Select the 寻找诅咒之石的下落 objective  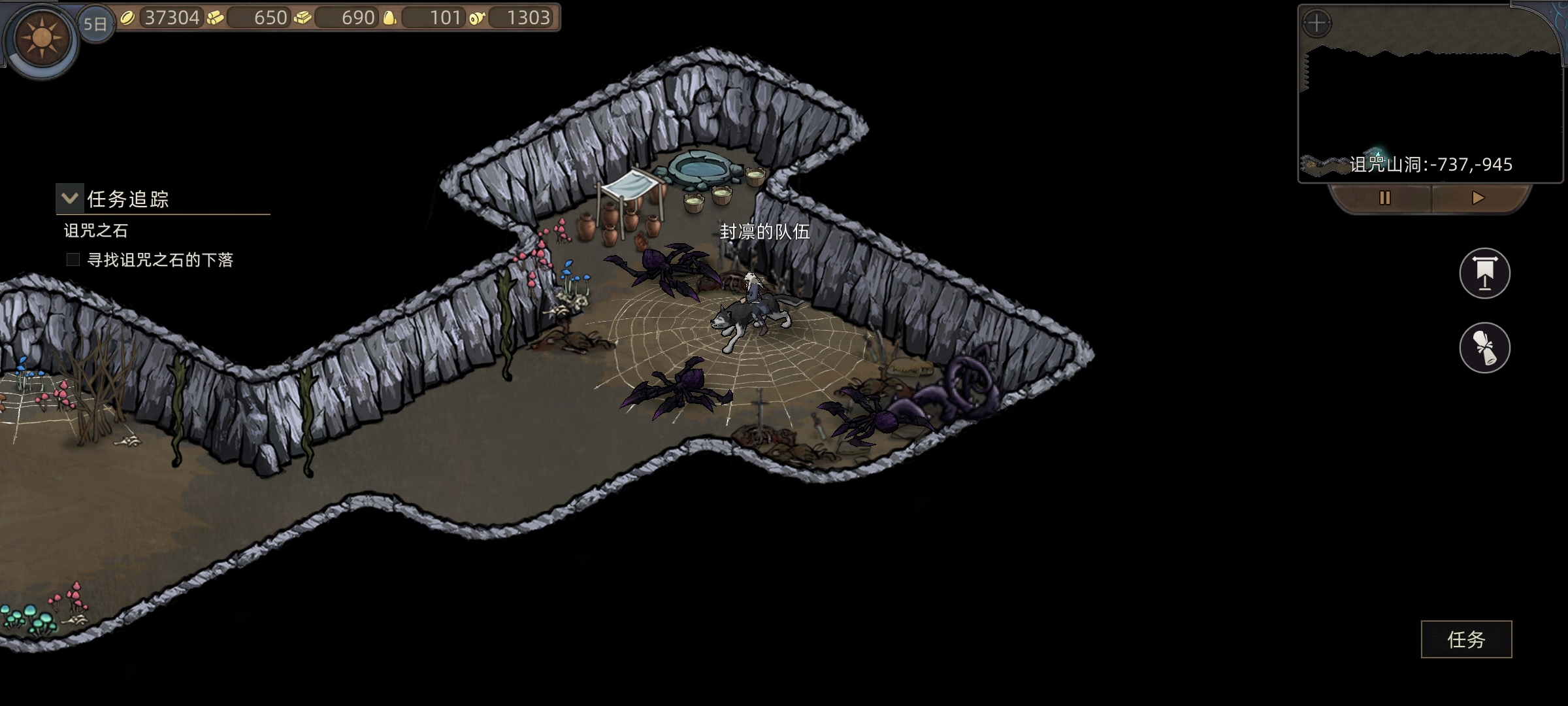click(160, 260)
